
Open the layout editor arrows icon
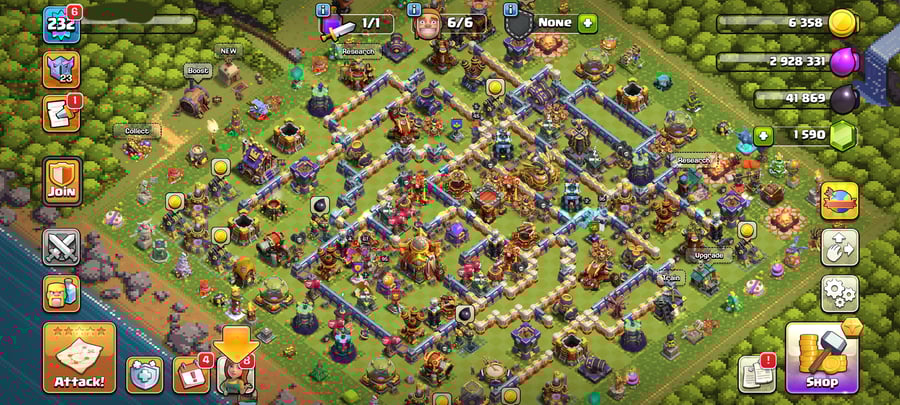(839, 247)
